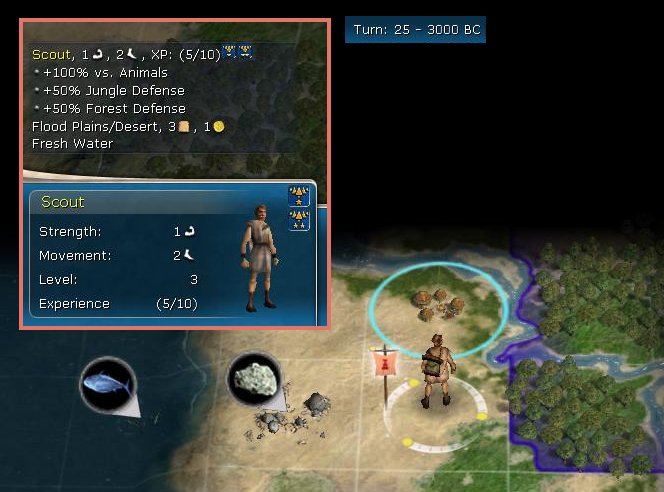Select the stone resource bubble icon
664x492 pixels.
pos(254,379)
